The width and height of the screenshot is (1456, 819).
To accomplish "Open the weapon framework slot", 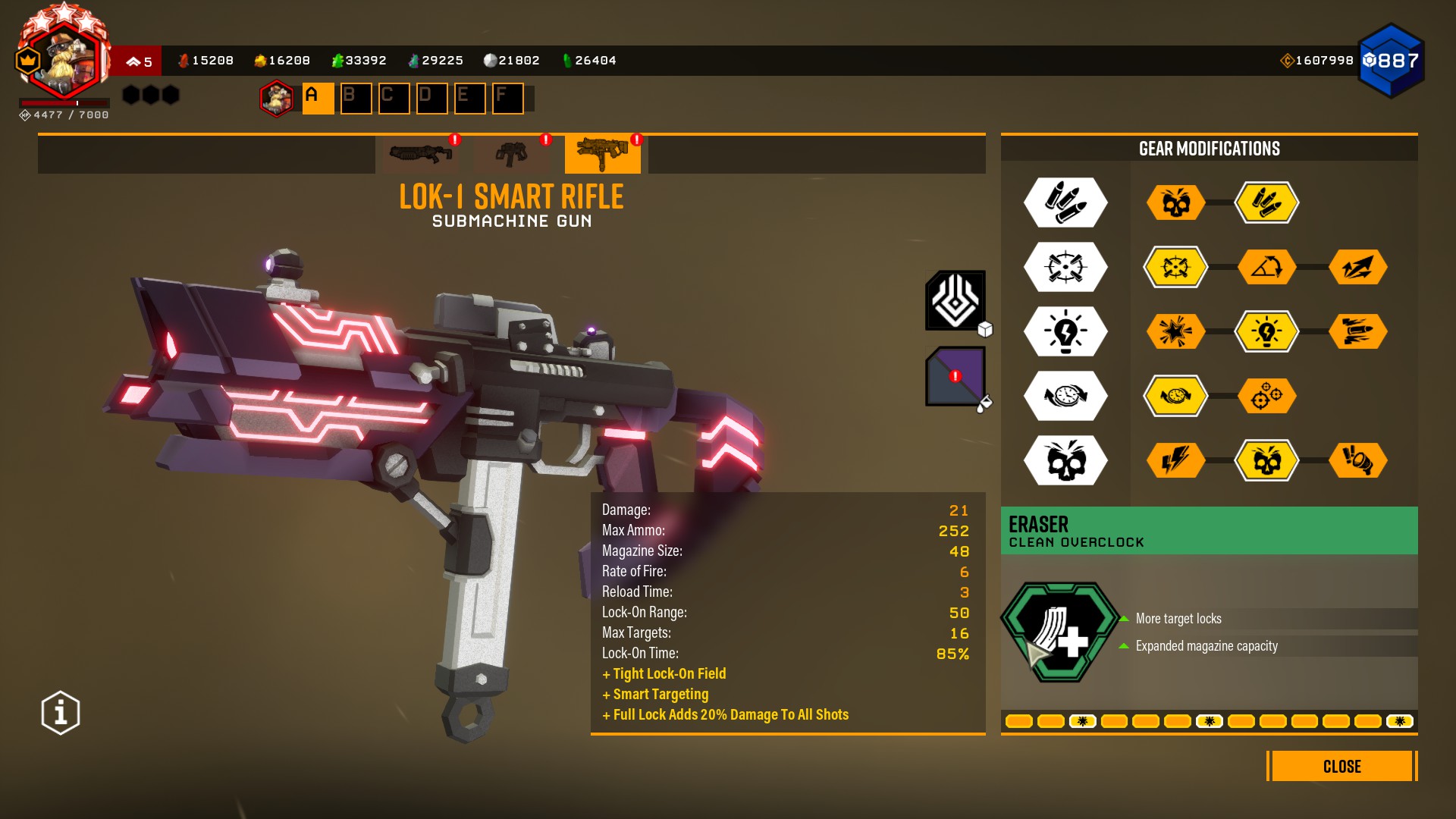I will click(x=955, y=300).
